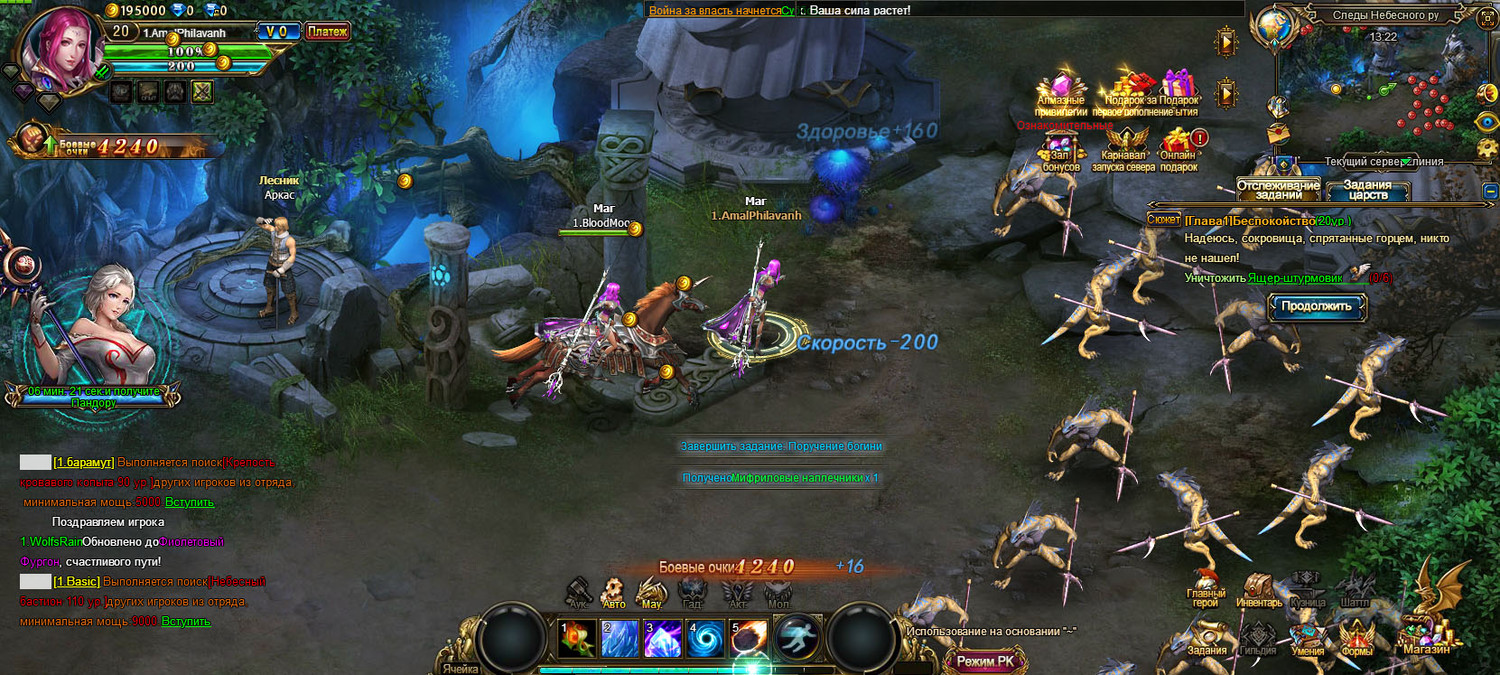Open the "Задания" quest log icon
This screenshot has height=675, width=1500.
coord(1207,637)
